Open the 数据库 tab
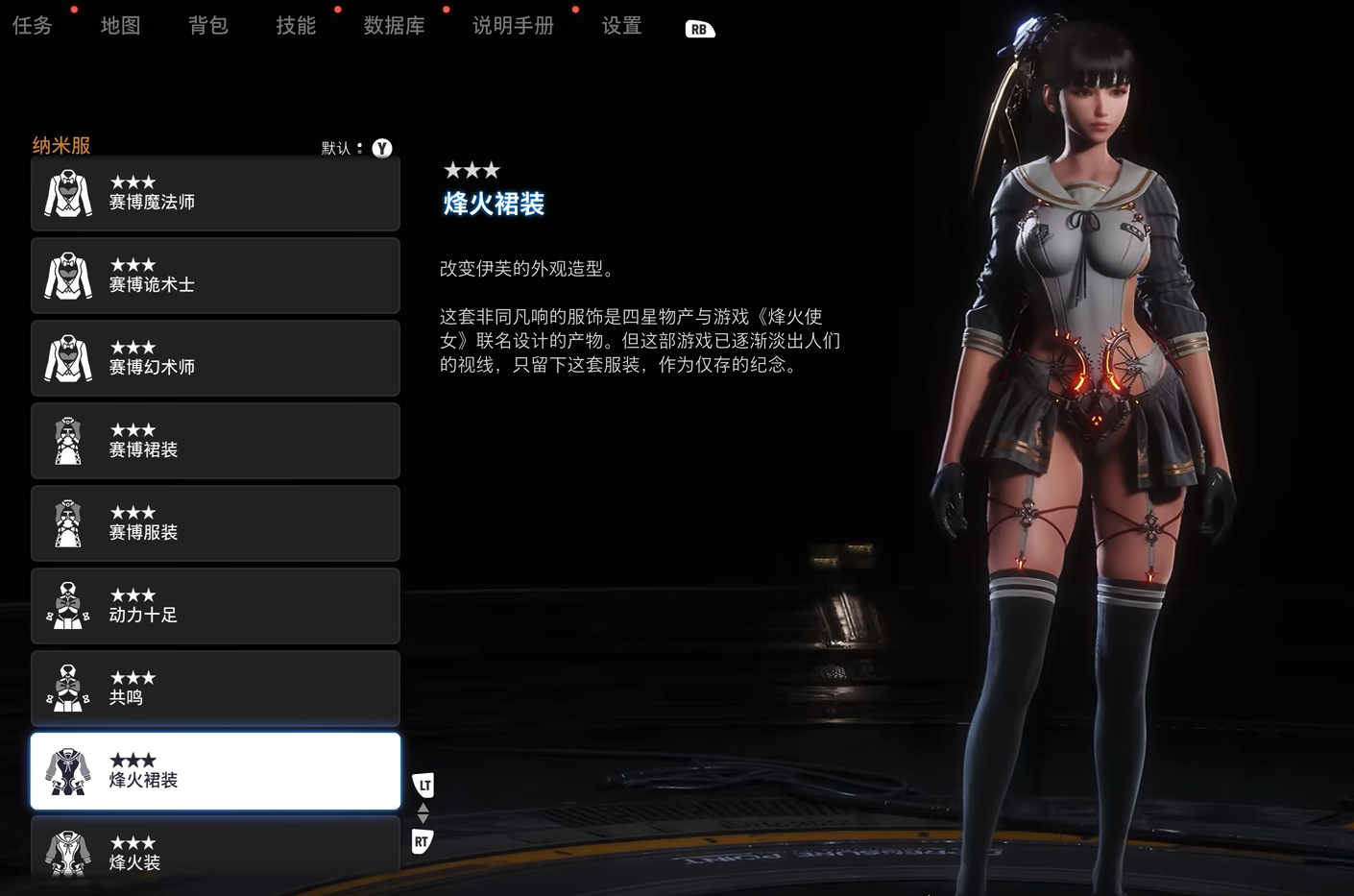Viewport: 1354px width, 896px height. [x=394, y=26]
